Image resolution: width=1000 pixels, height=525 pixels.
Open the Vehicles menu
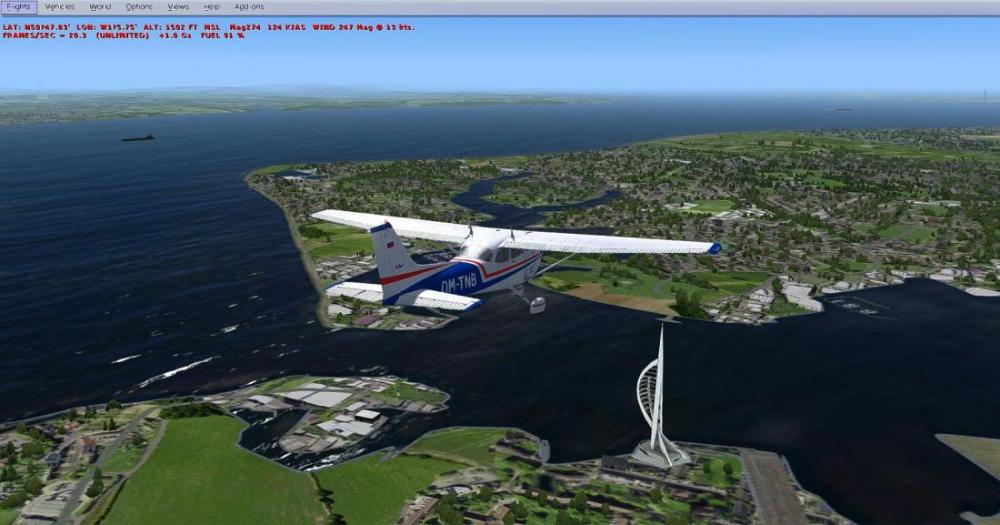point(59,7)
